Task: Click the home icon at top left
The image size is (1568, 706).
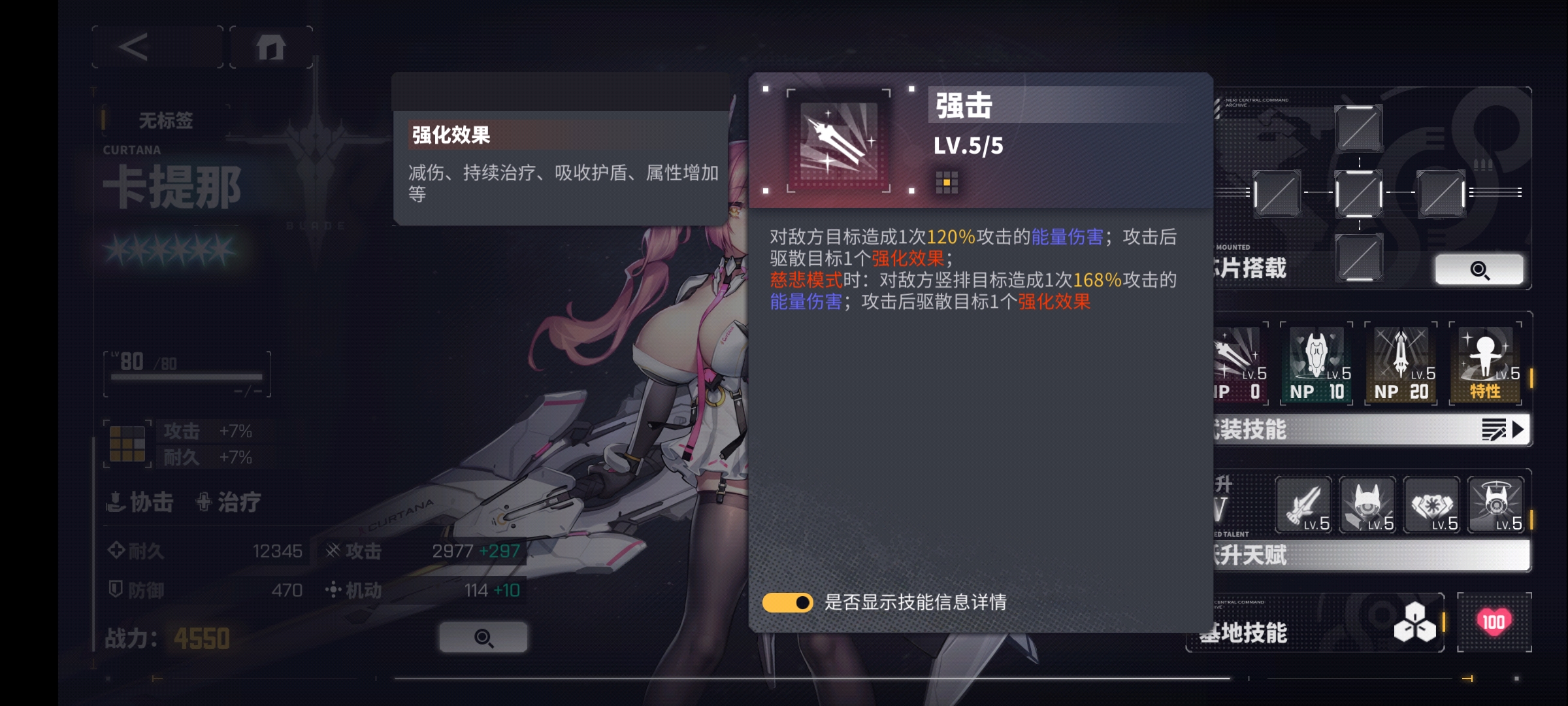Action: [272, 46]
